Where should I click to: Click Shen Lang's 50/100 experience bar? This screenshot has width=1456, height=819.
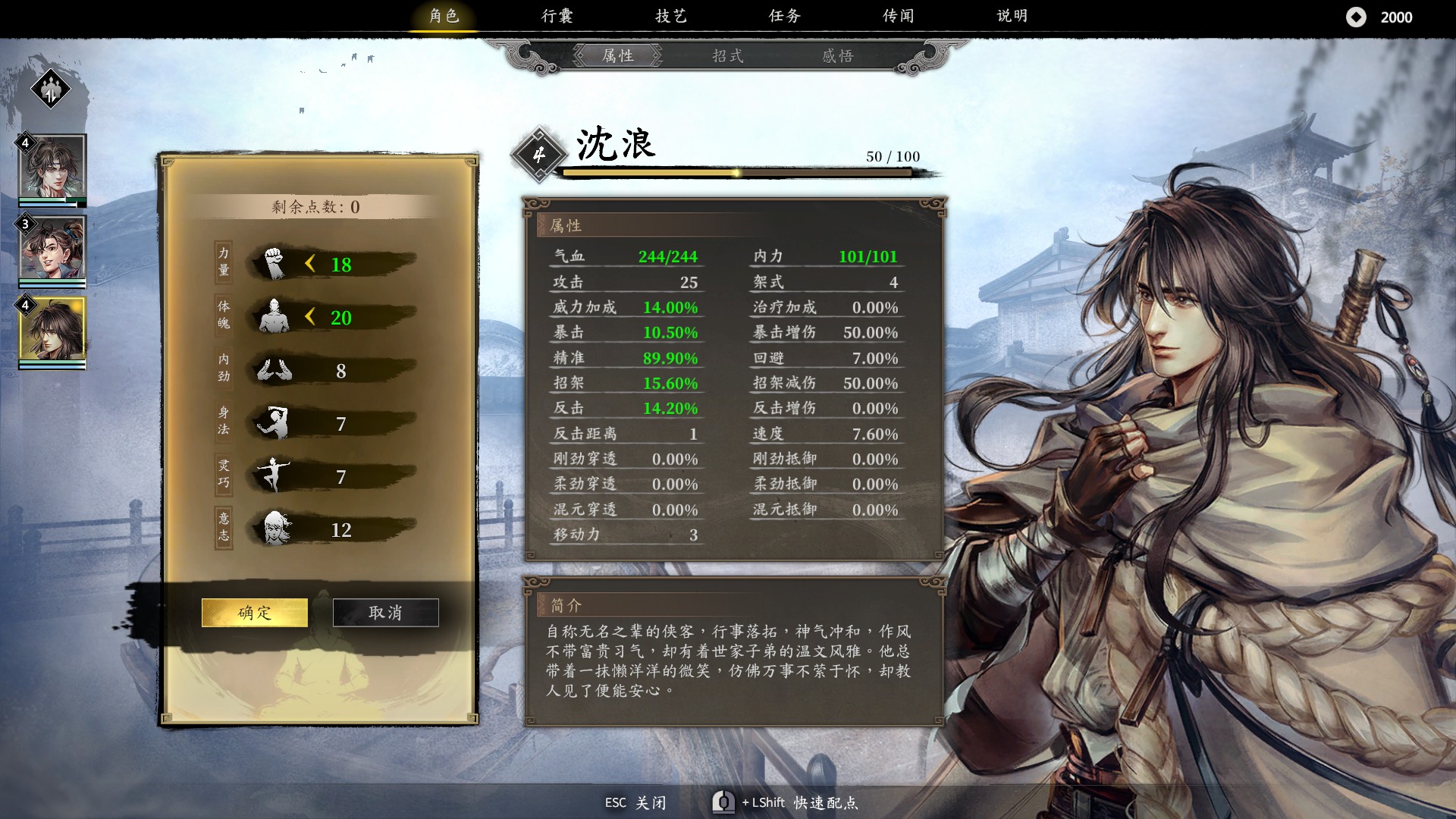point(736,172)
